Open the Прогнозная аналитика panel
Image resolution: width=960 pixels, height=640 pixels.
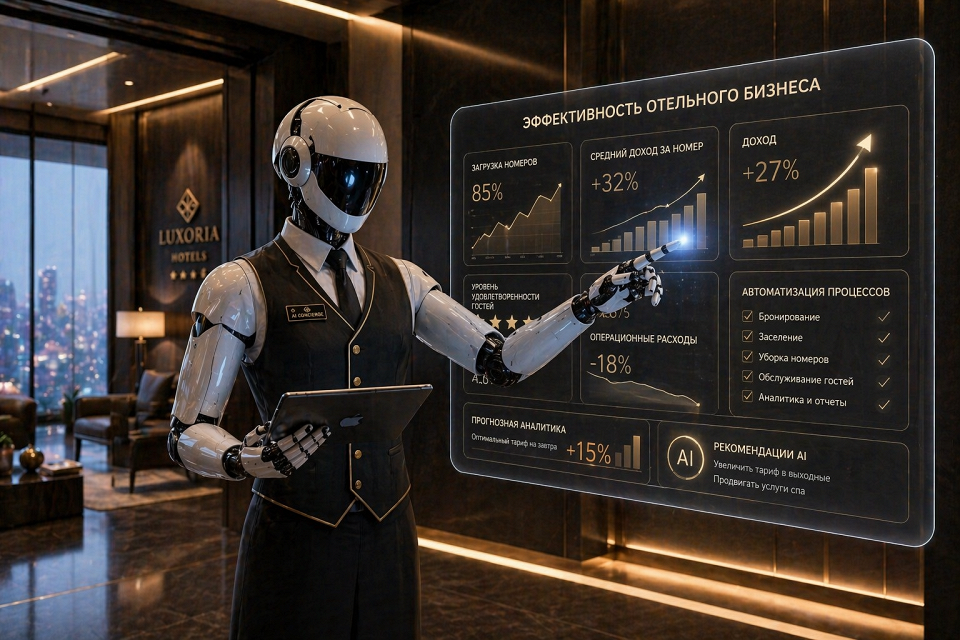(x=555, y=446)
